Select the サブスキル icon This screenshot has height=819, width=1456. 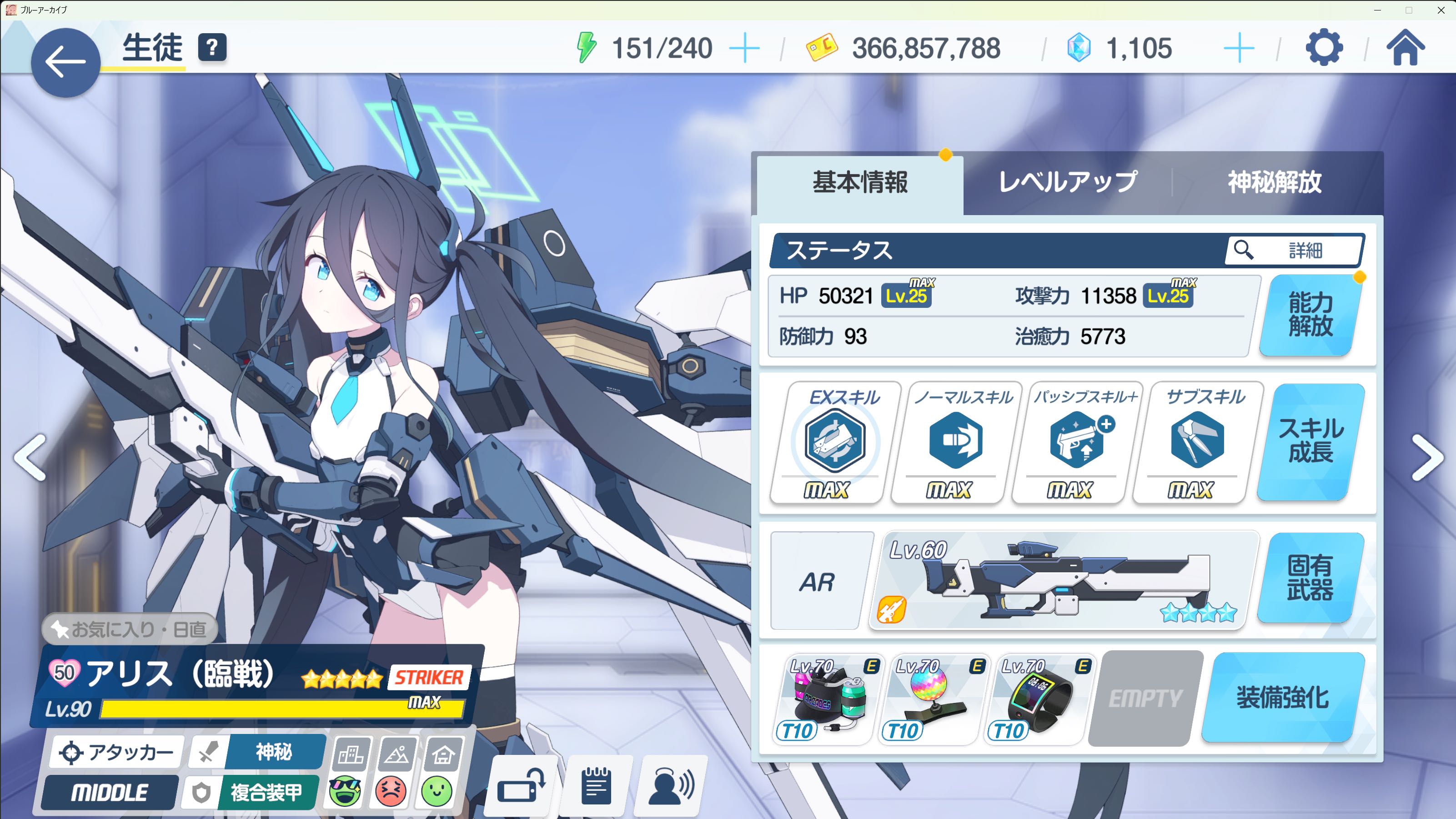(x=1197, y=441)
